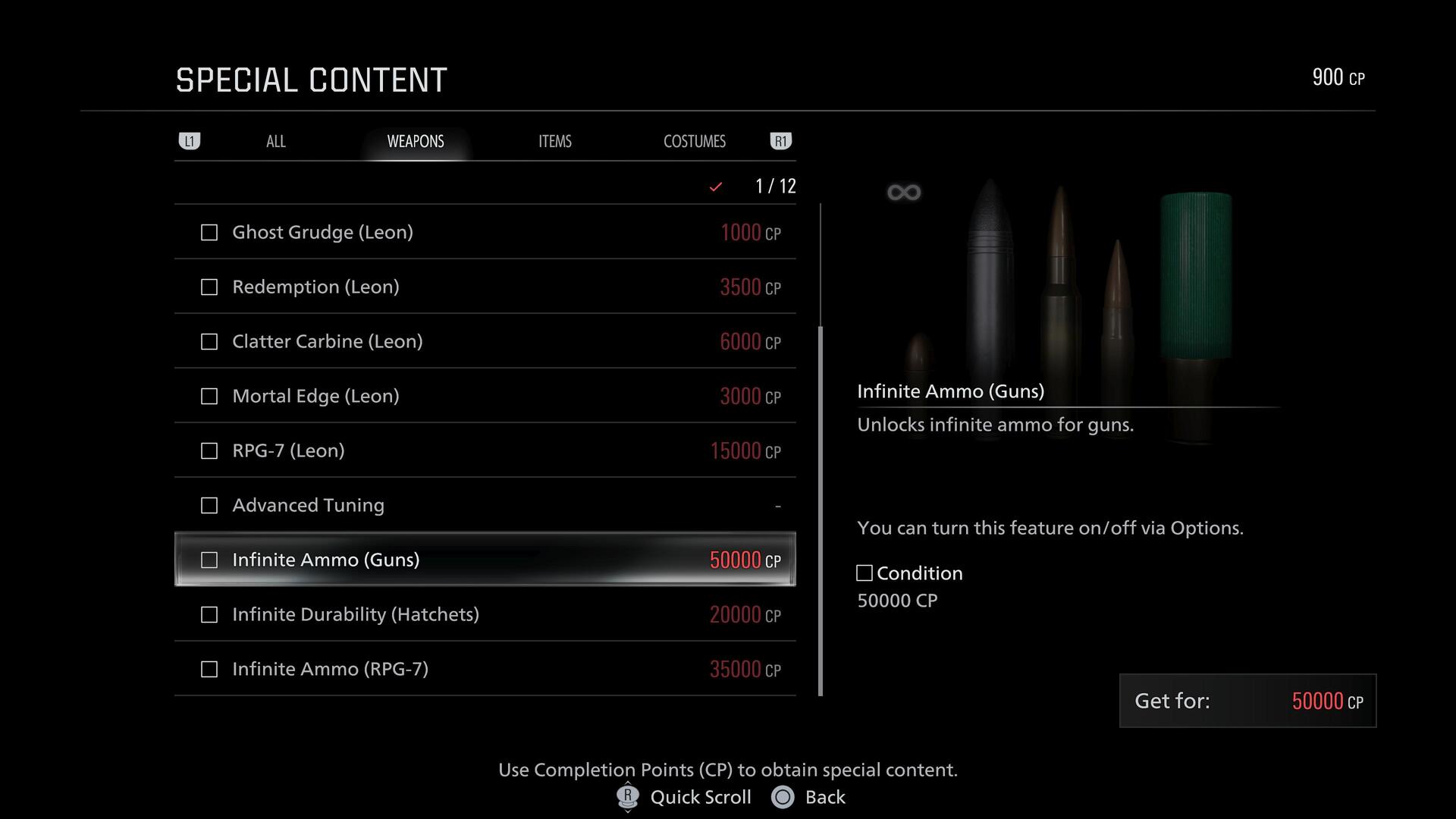The width and height of the screenshot is (1456, 819).
Task: Check the Infinite Ammo (Guns) checkbox
Action: [x=209, y=560]
